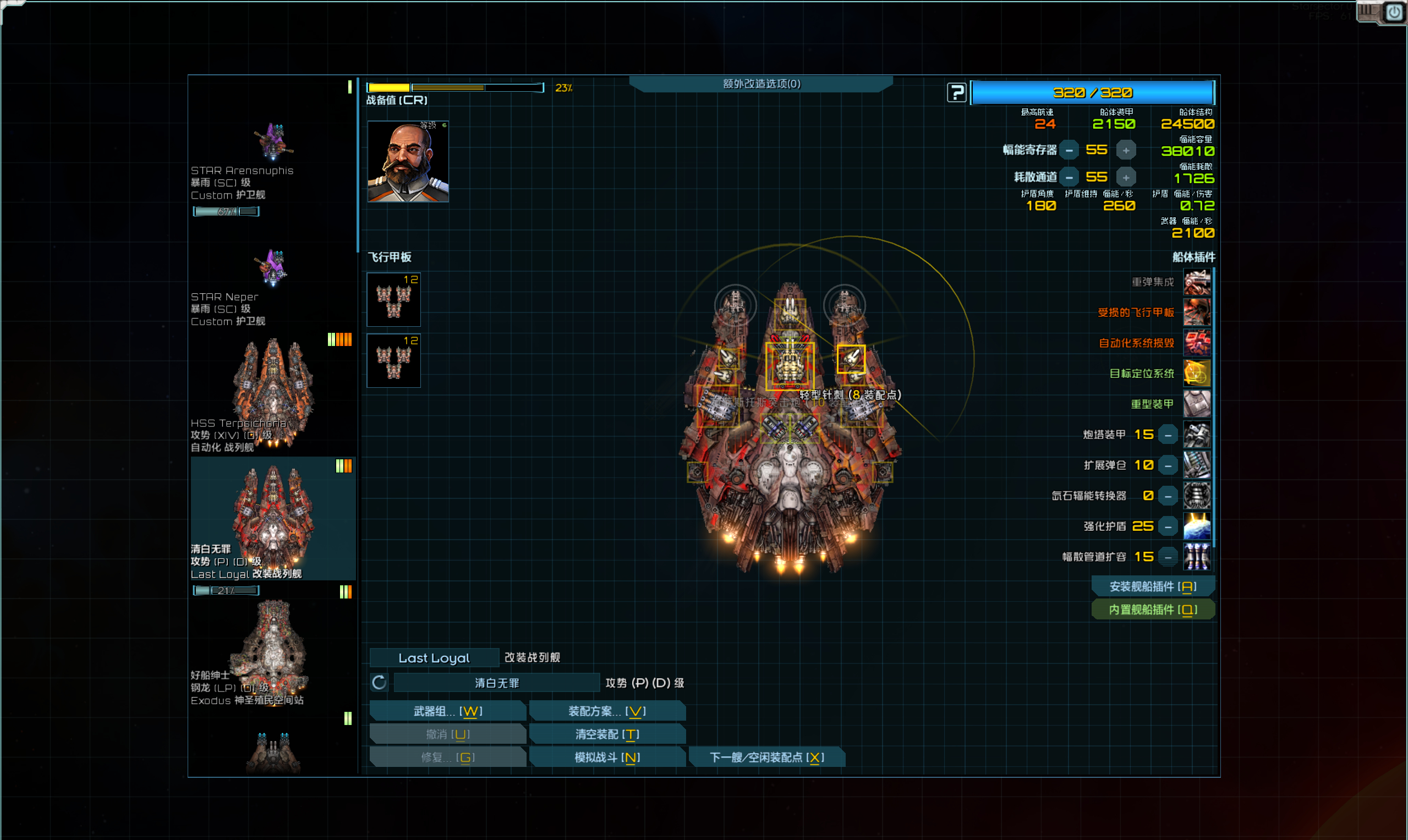Select the upper fighter wing bay slot

393,299
